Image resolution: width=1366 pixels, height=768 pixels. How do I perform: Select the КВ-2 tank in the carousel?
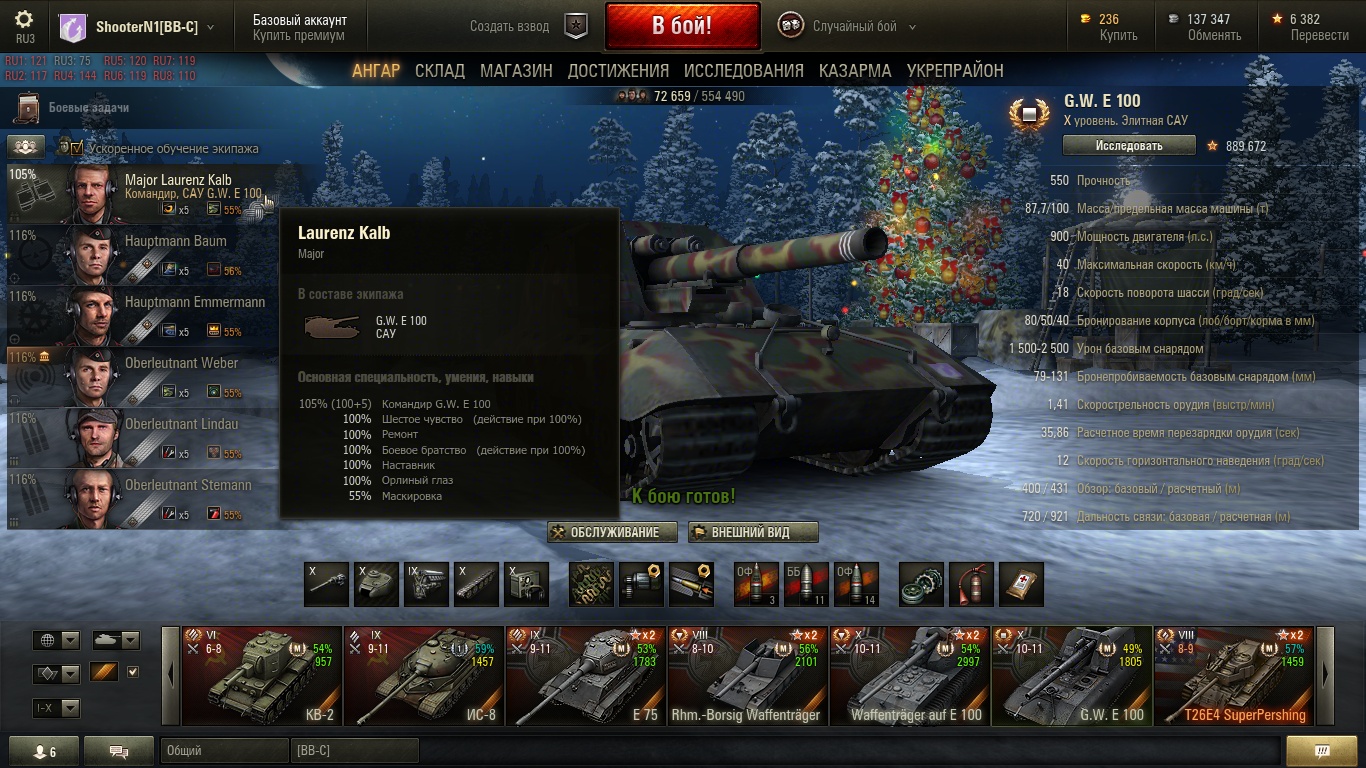(262, 675)
